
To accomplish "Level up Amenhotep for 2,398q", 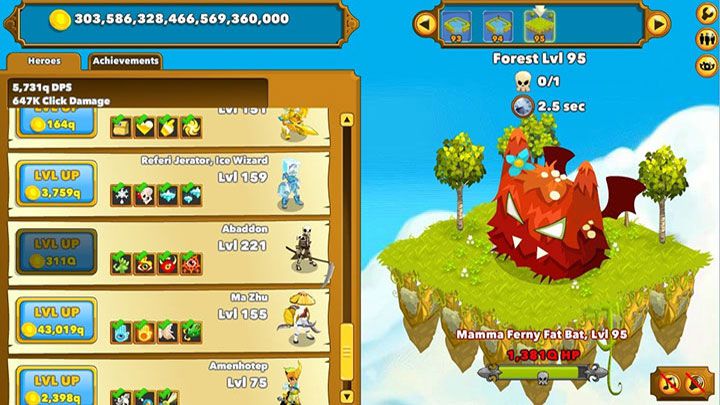I will tap(56, 386).
